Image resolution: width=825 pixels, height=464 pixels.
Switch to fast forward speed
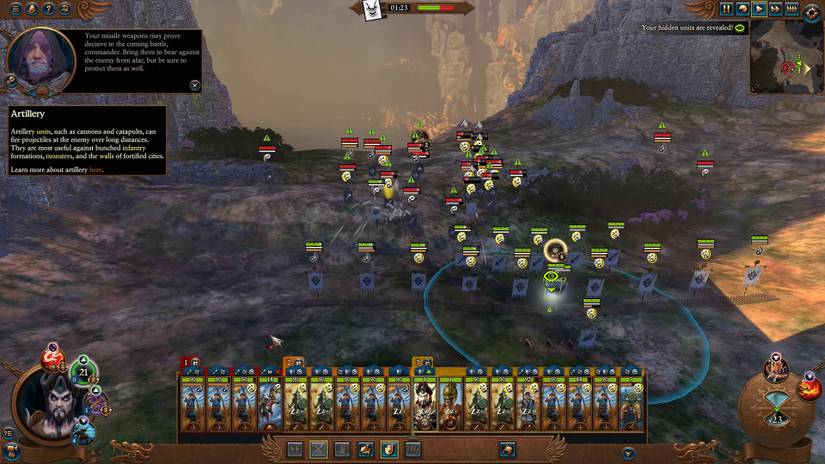tap(775, 9)
